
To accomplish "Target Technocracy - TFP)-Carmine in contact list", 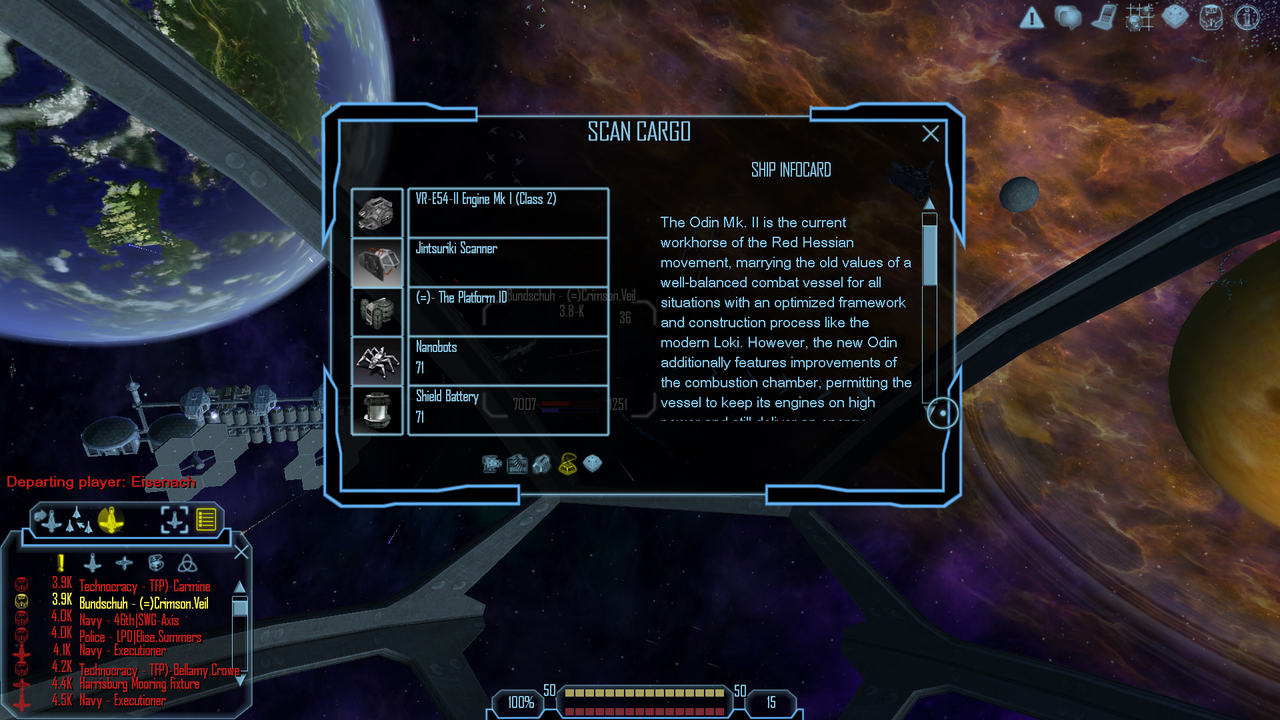I will tap(145, 587).
